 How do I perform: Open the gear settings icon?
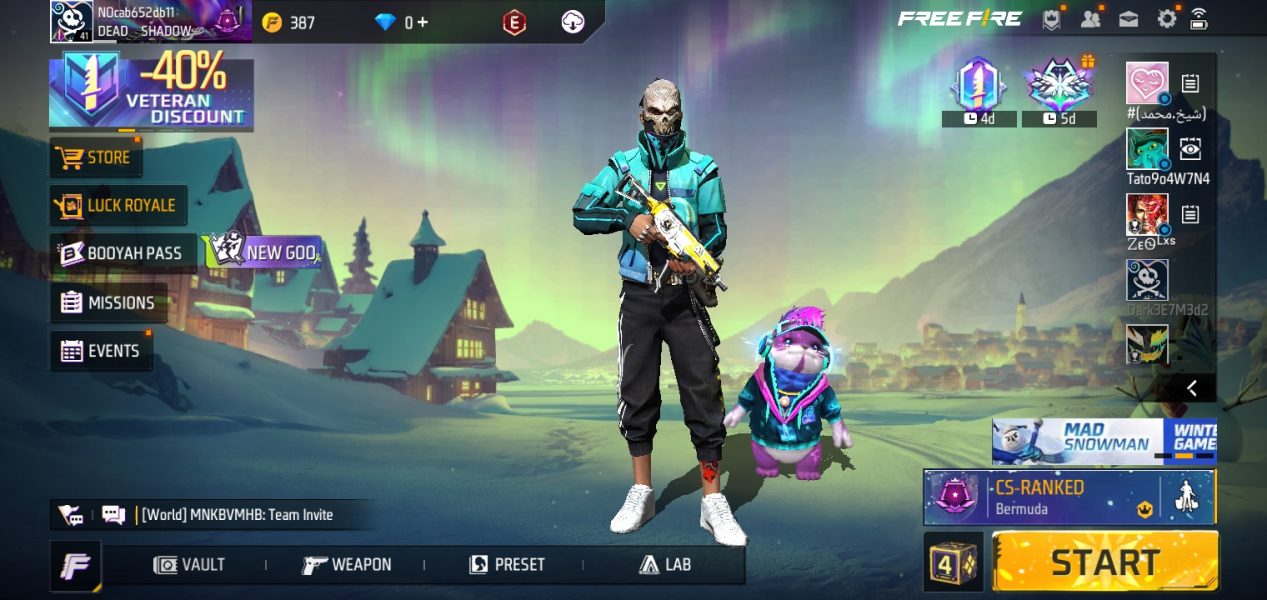[1166, 19]
